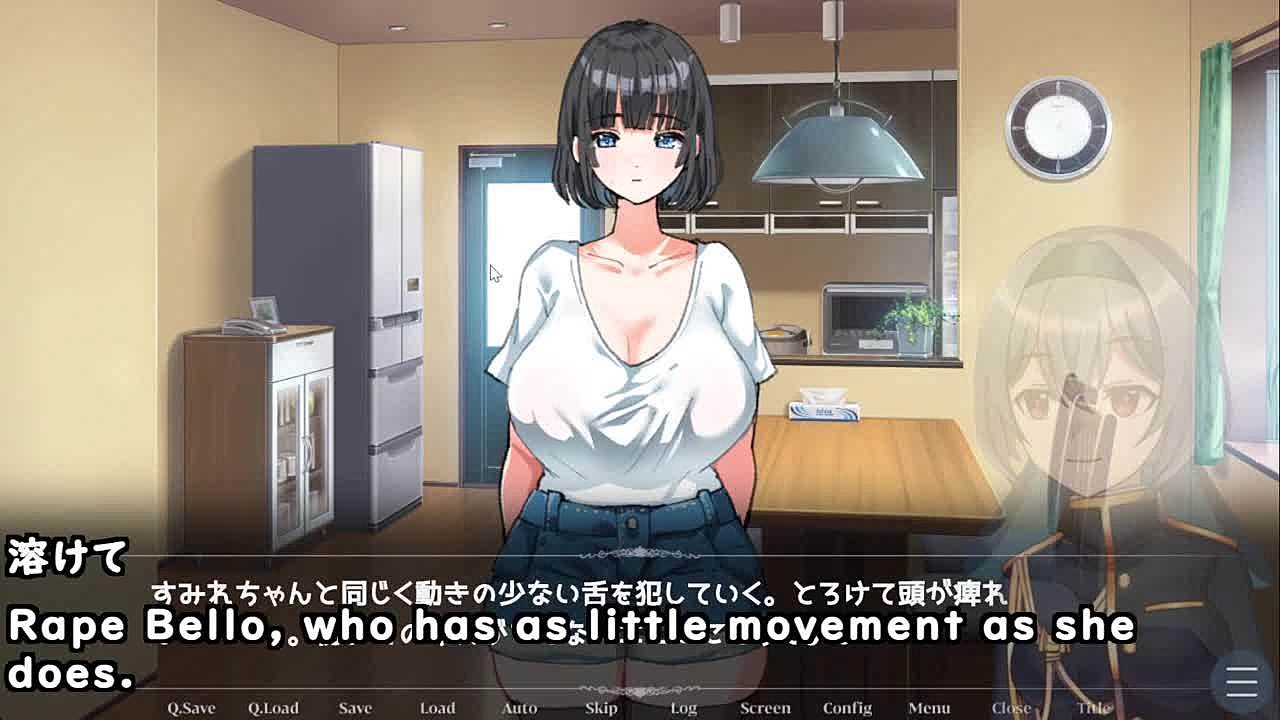The image size is (1280, 720).
Task: Open the hamburger menu icon
Action: (x=1241, y=682)
